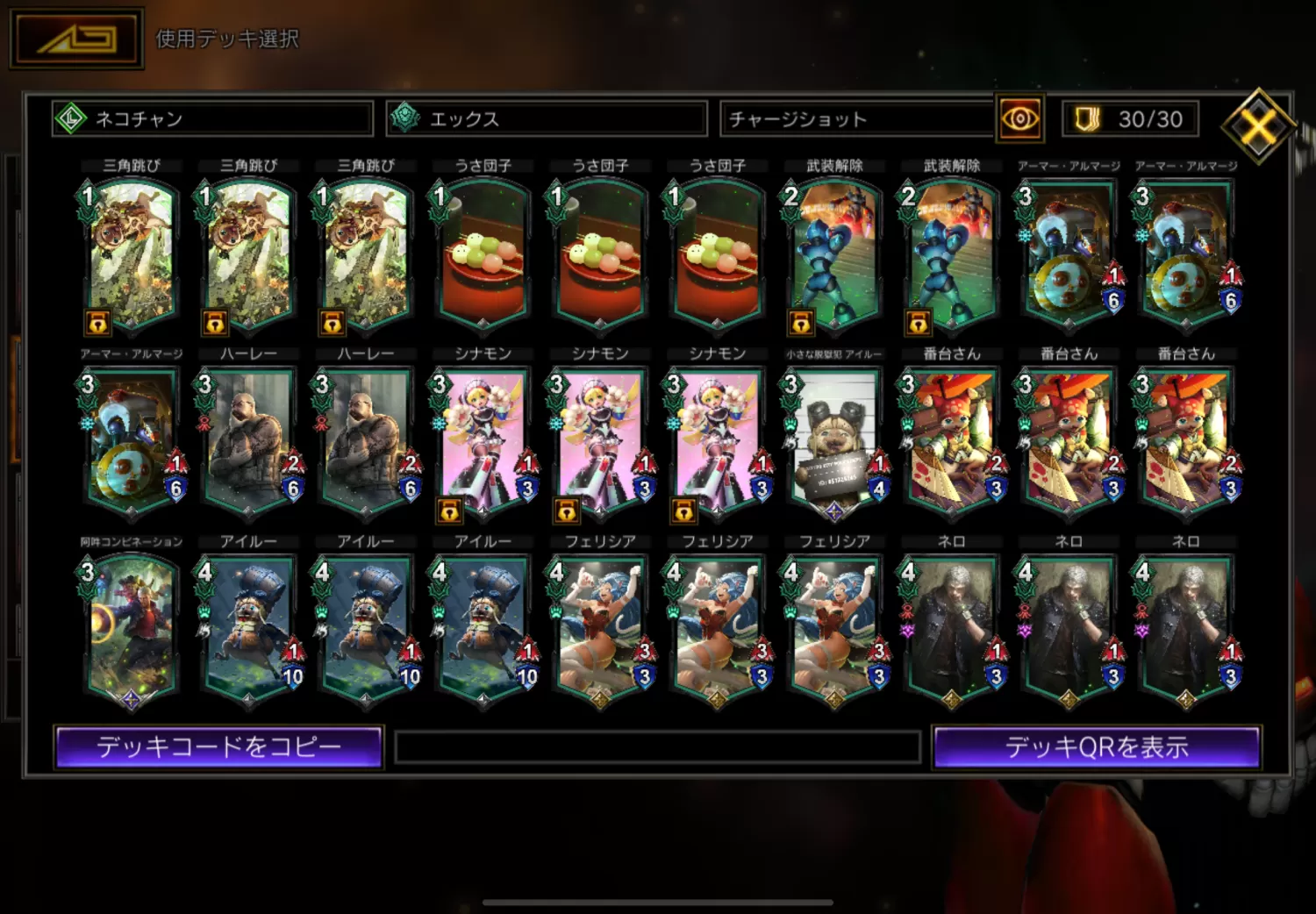Click the empty deck code text box
Image resolution: width=1316 pixels, height=914 pixels.
[x=658, y=747]
